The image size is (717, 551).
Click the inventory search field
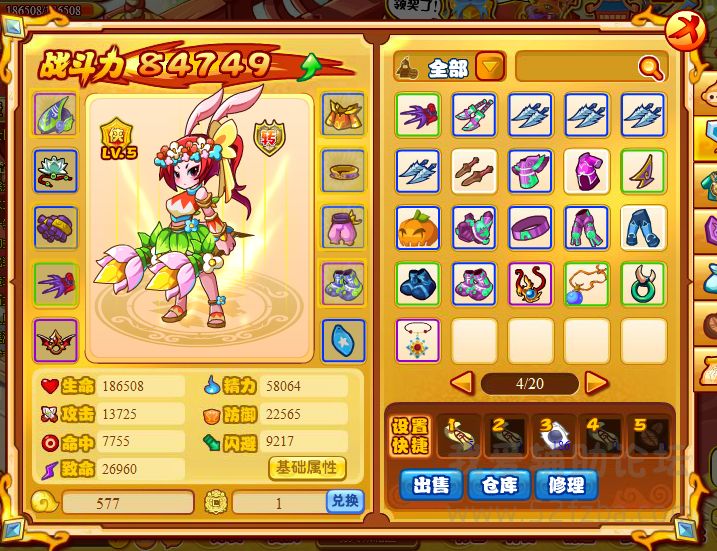pos(578,68)
